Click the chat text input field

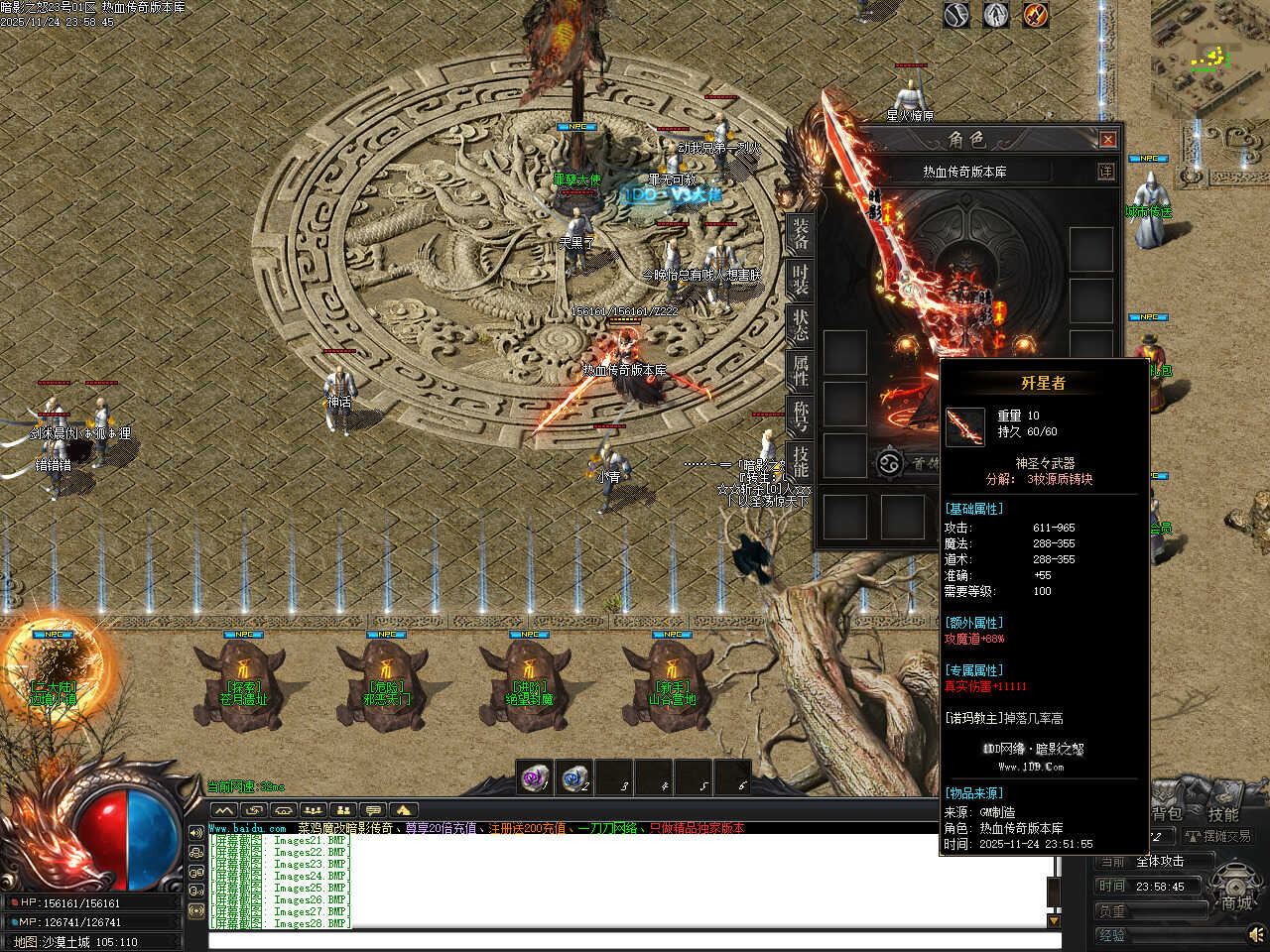click(x=633, y=940)
